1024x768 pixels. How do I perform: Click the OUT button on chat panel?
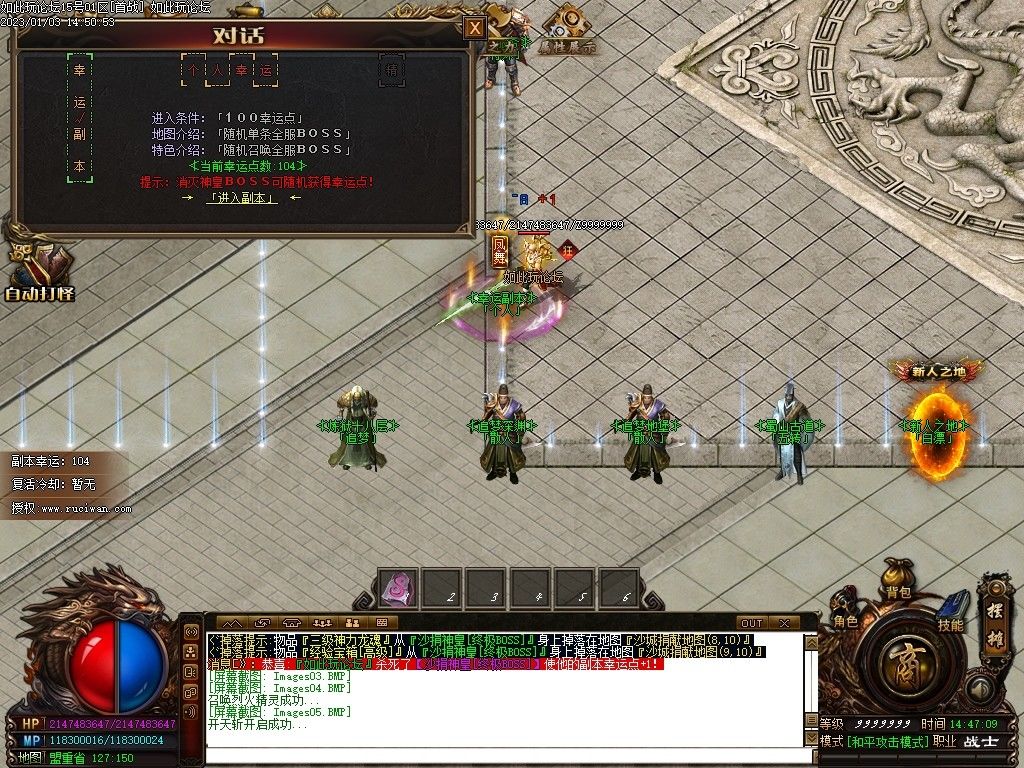tap(752, 623)
